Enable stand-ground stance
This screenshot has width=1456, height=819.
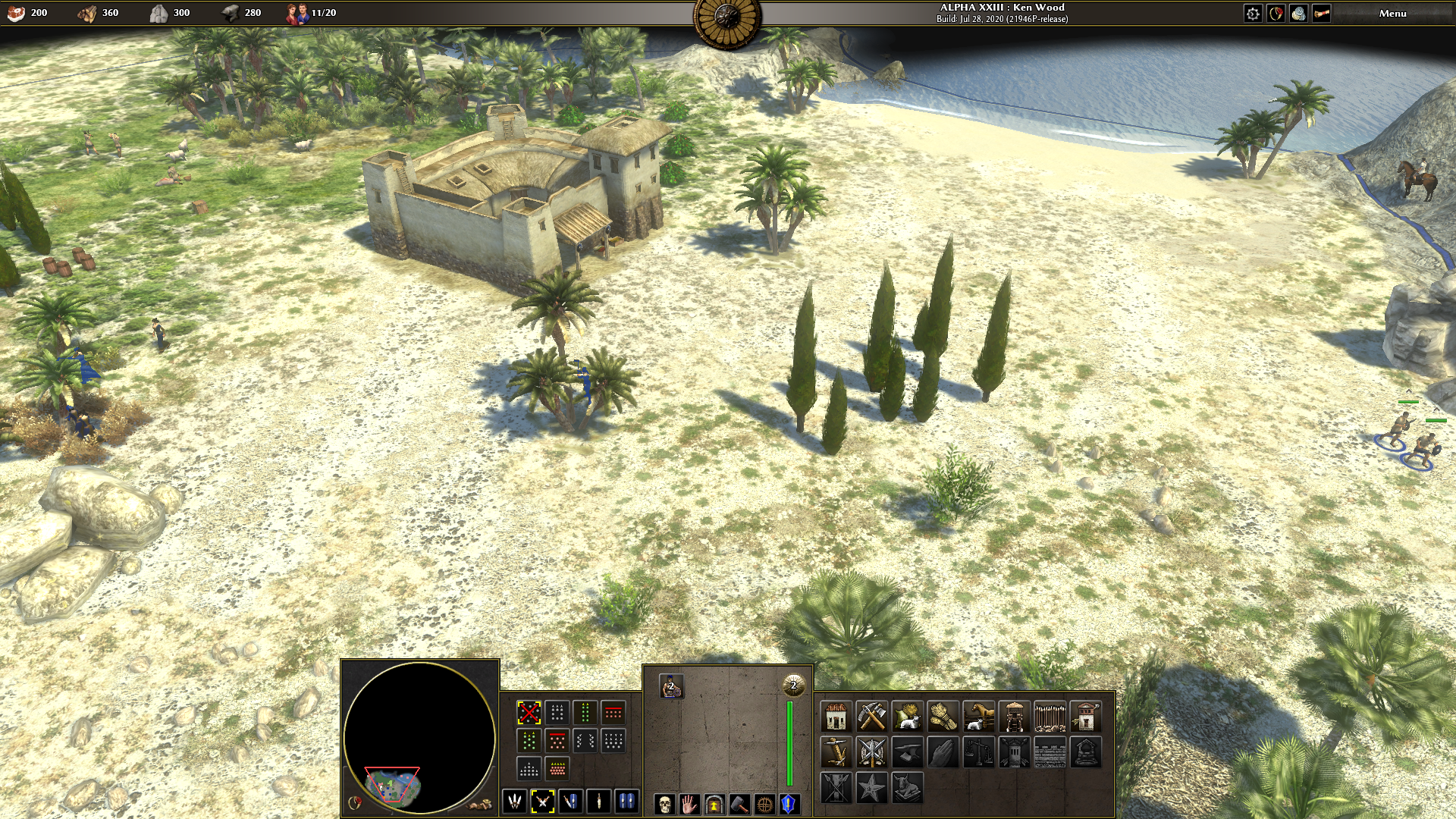[626, 802]
